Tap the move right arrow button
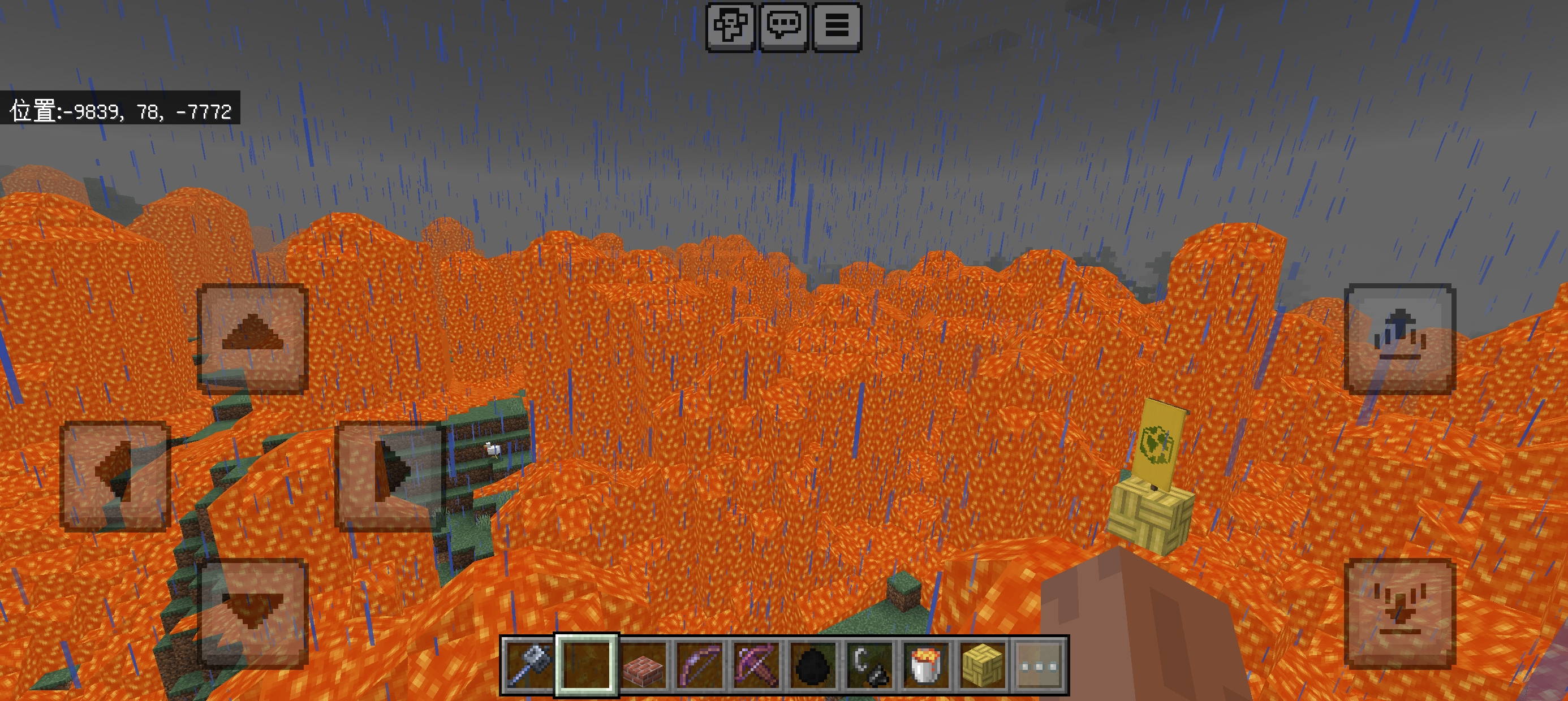Viewport: 1568px width, 701px height. click(x=390, y=476)
